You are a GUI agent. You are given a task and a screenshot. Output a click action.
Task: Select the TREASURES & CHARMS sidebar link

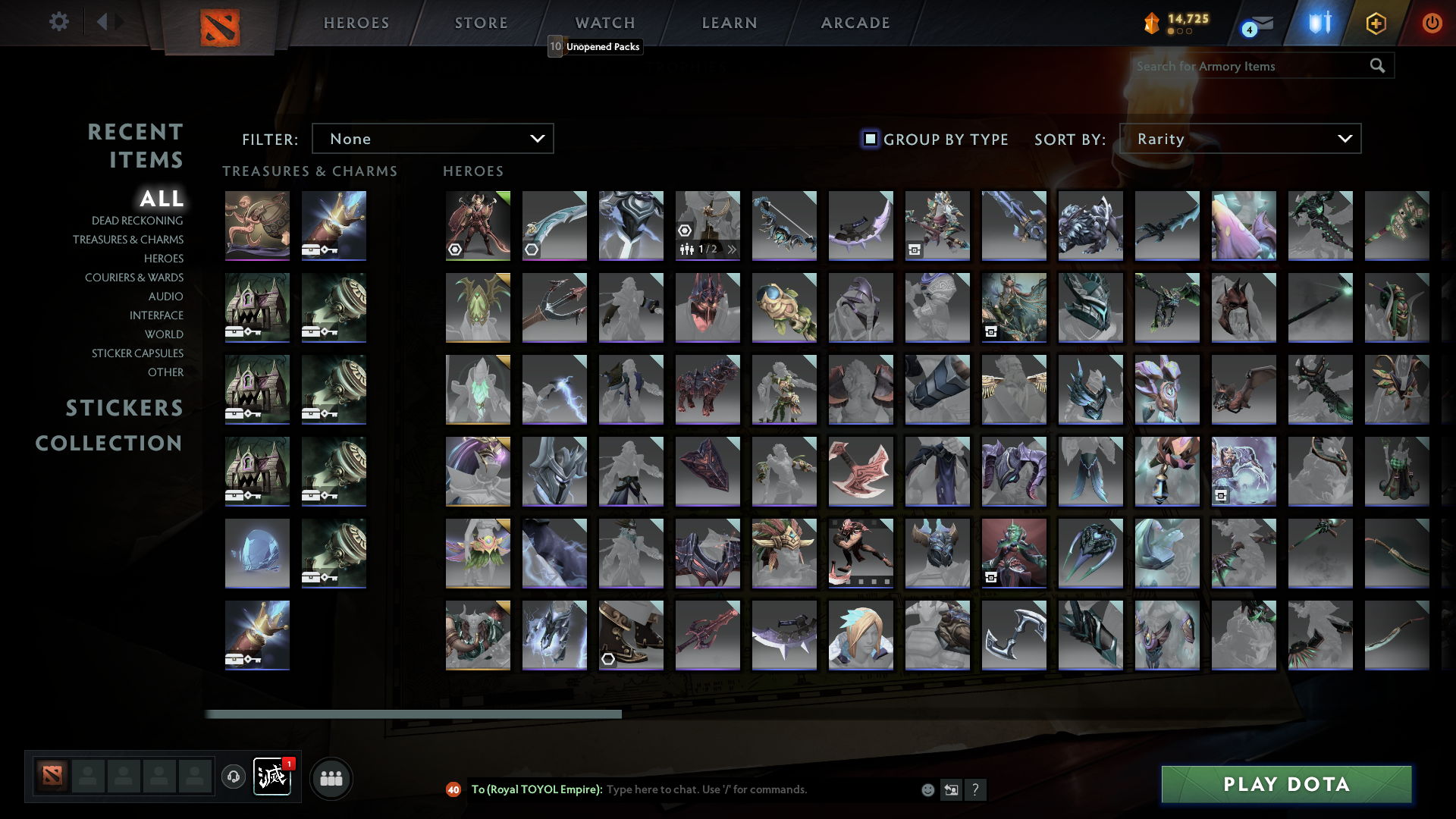pyautogui.click(x=129, y=239)
